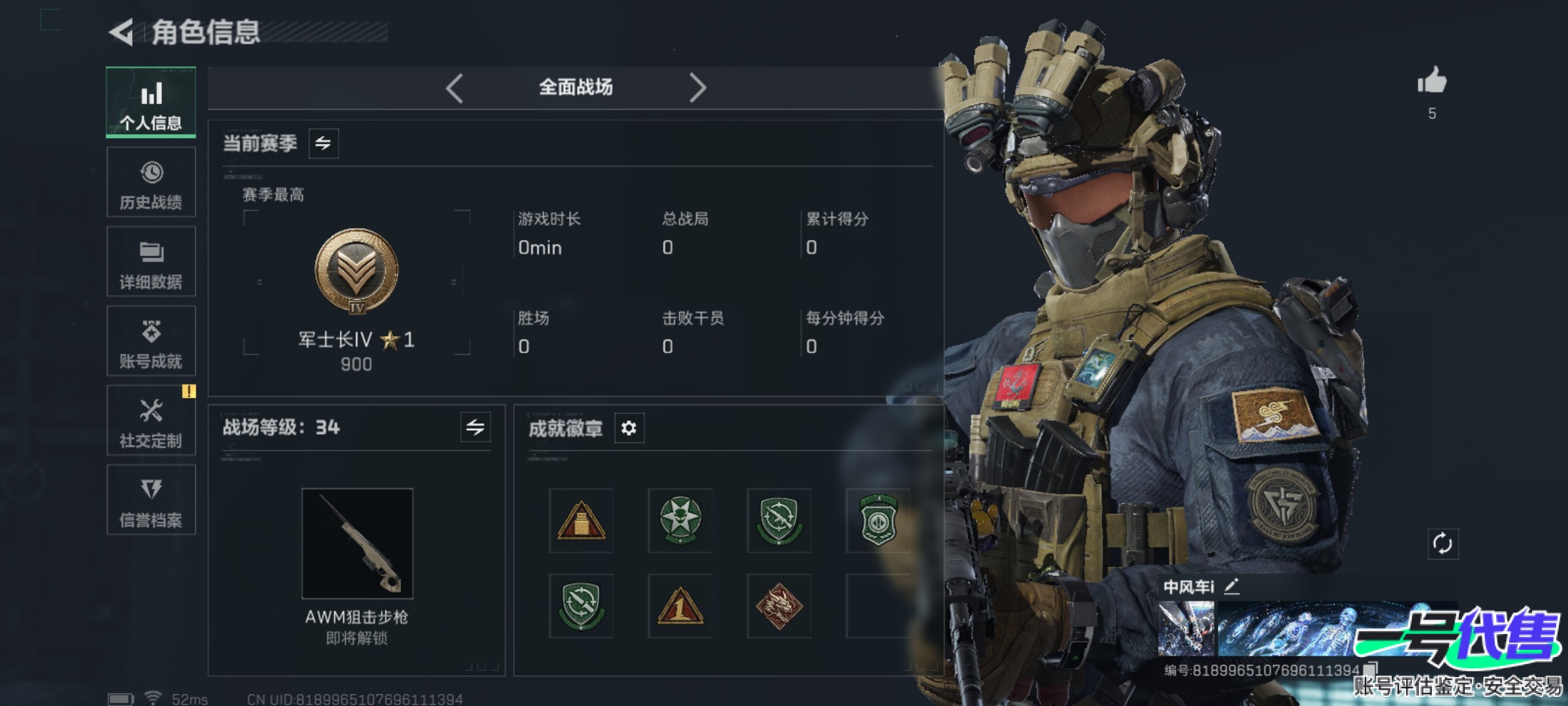Select the triangle badge with number 1
This screenshot has height=706, width=1568.
point(680,606)
